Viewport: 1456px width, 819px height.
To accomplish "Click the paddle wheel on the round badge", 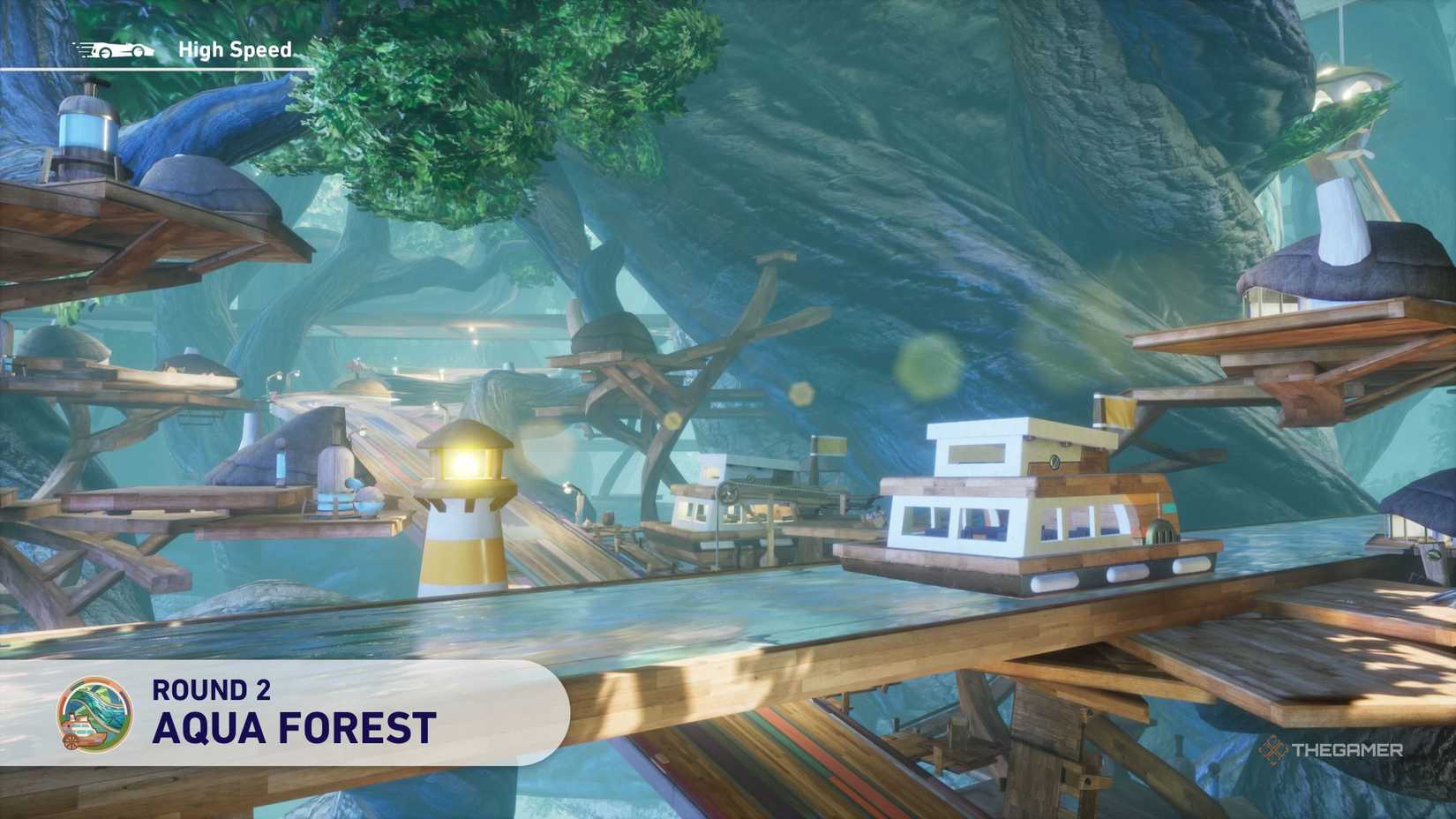I will (71, 741).
